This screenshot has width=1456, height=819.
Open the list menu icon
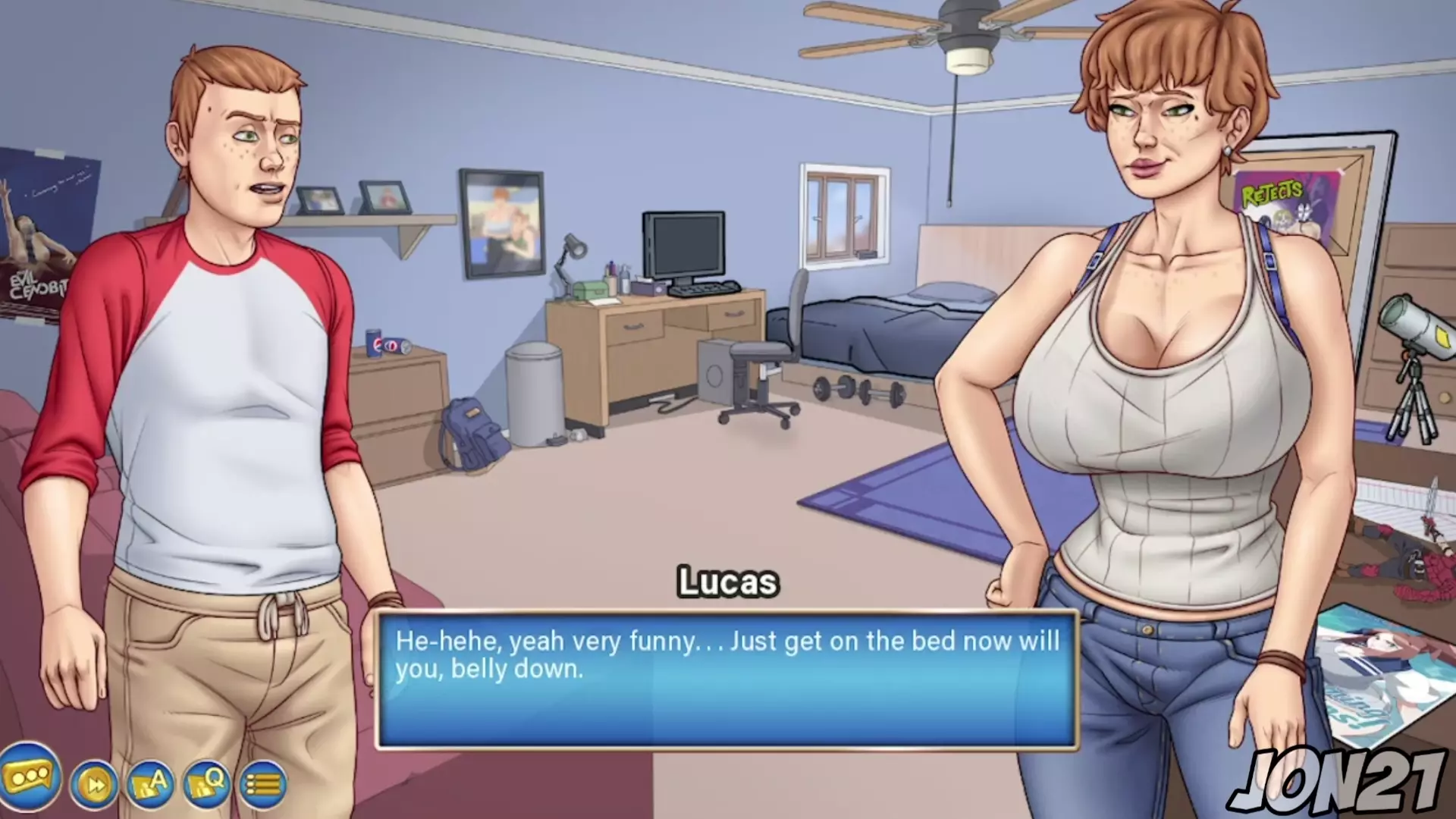(x=262, y=784)
